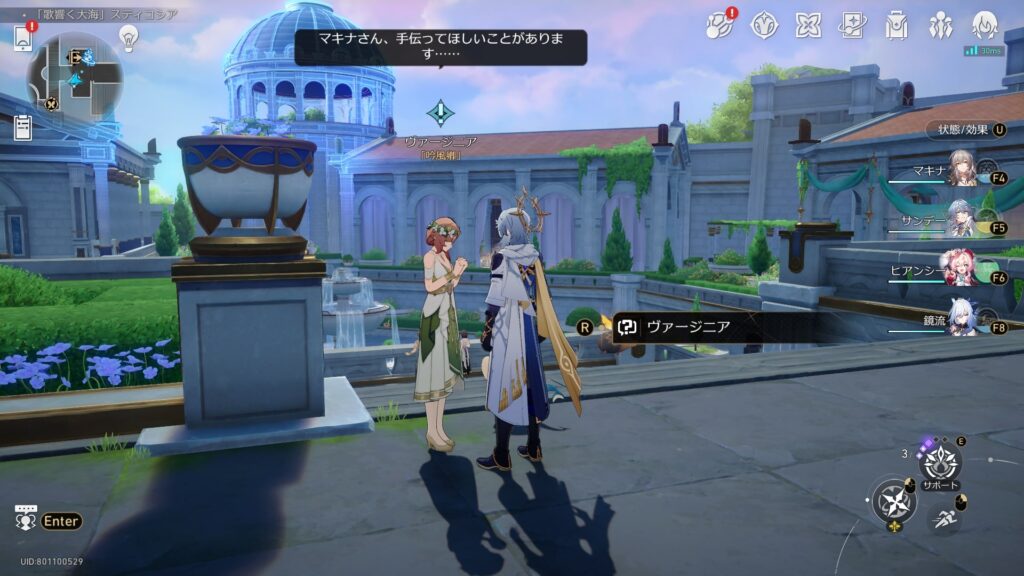Toggle the sprint running-figure icon
Screen dimensions: 1024x576
coord(943,517)
